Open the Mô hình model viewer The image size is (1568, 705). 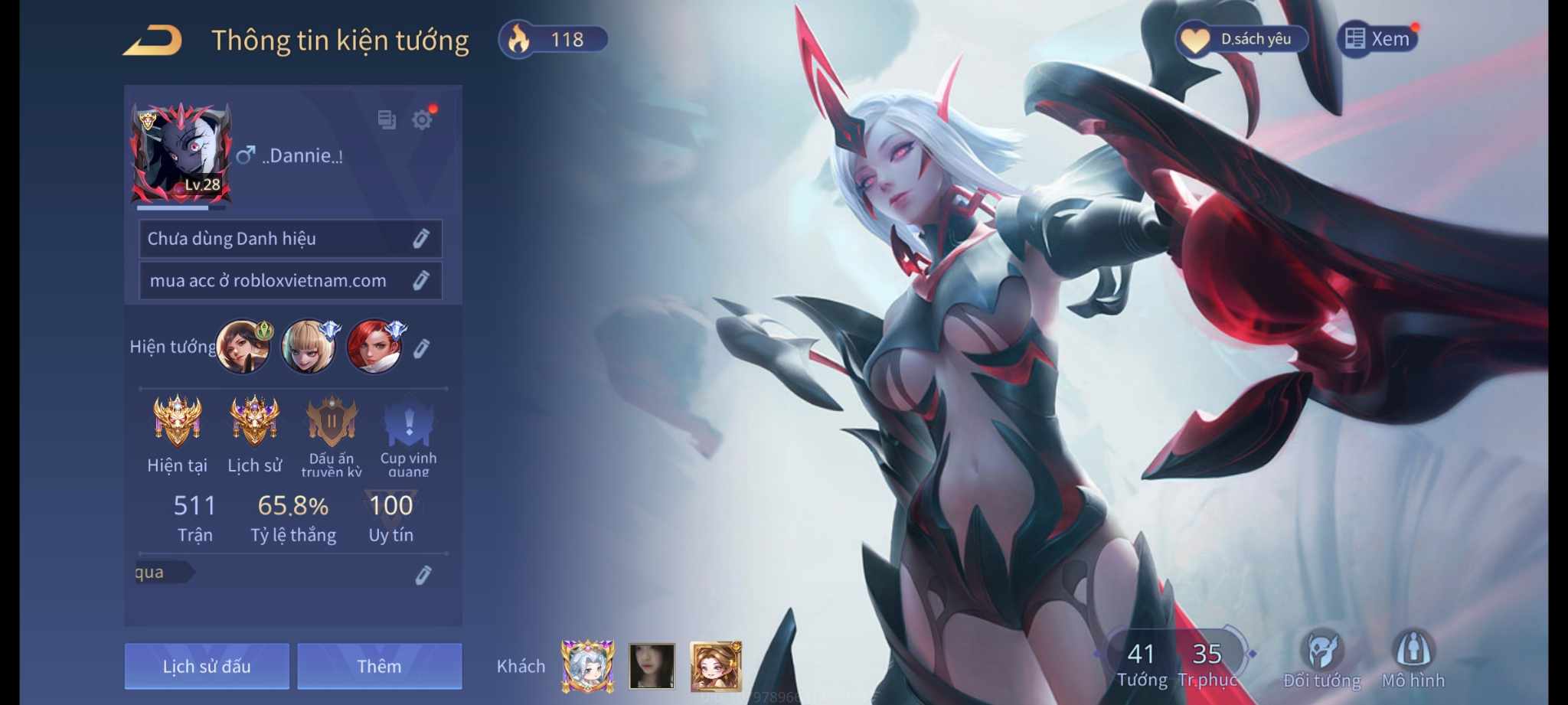(1413, 660)
